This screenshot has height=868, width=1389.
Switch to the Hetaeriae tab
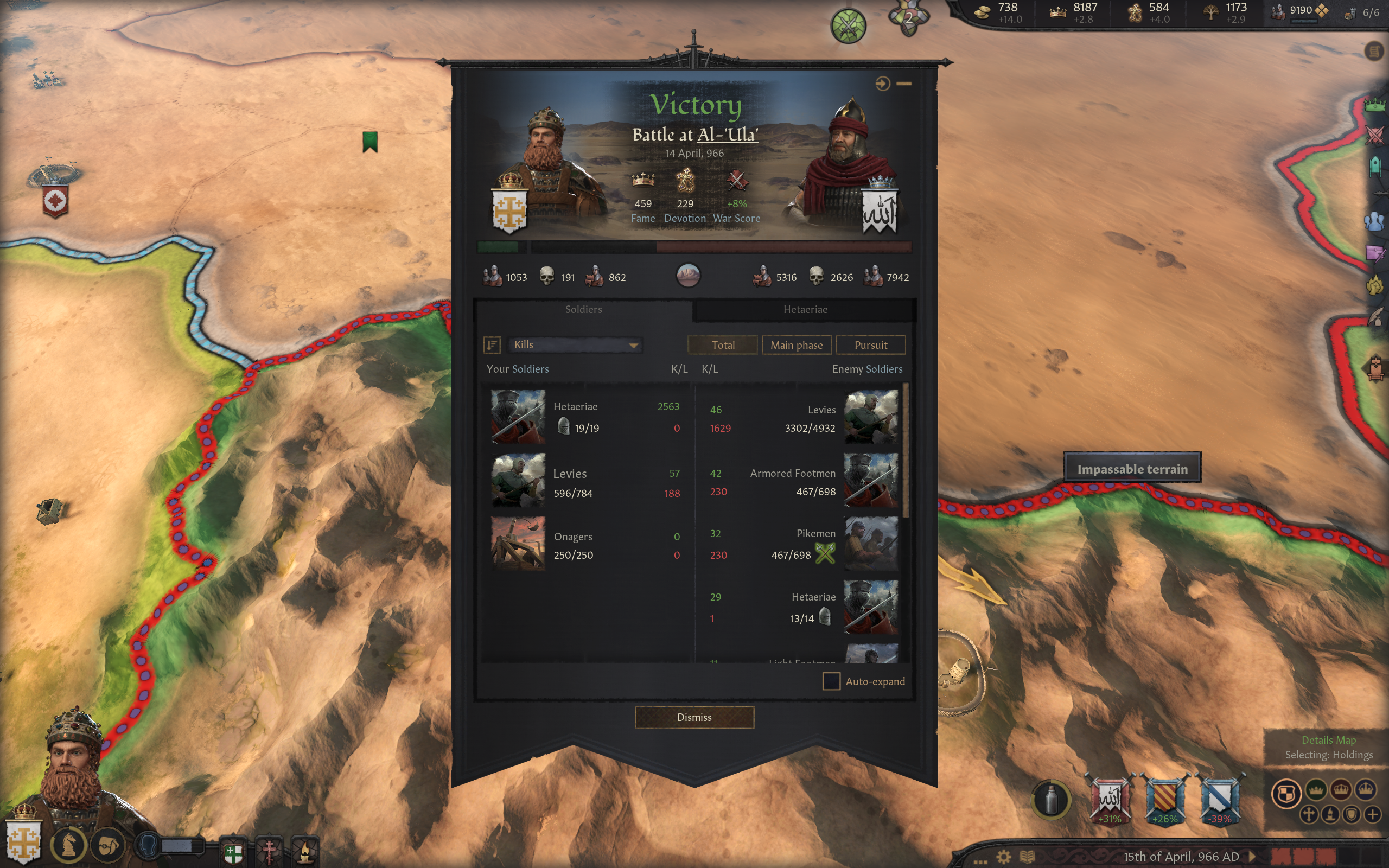805,309
